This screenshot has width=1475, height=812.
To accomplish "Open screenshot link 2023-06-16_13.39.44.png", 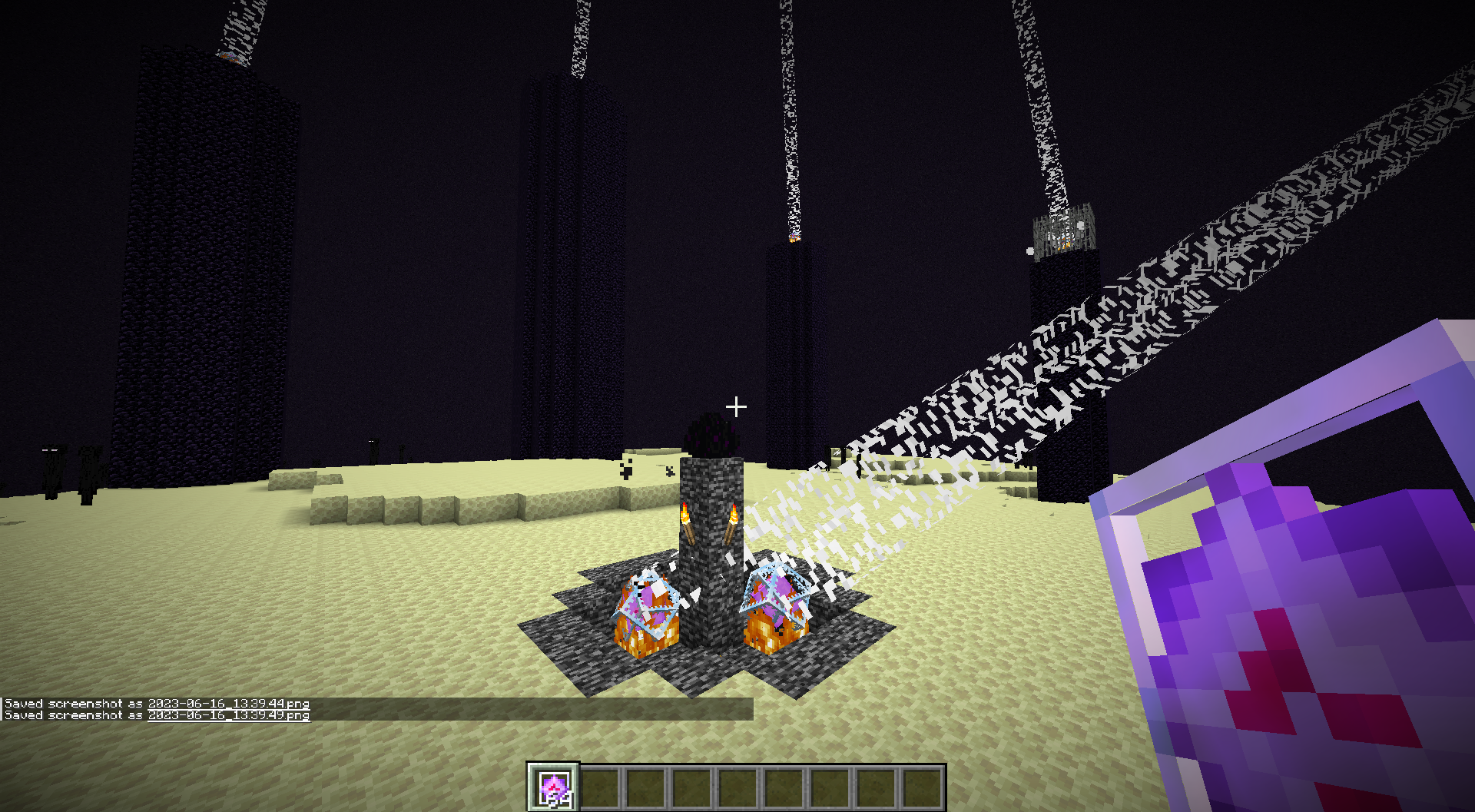I will tap(228, 704).
